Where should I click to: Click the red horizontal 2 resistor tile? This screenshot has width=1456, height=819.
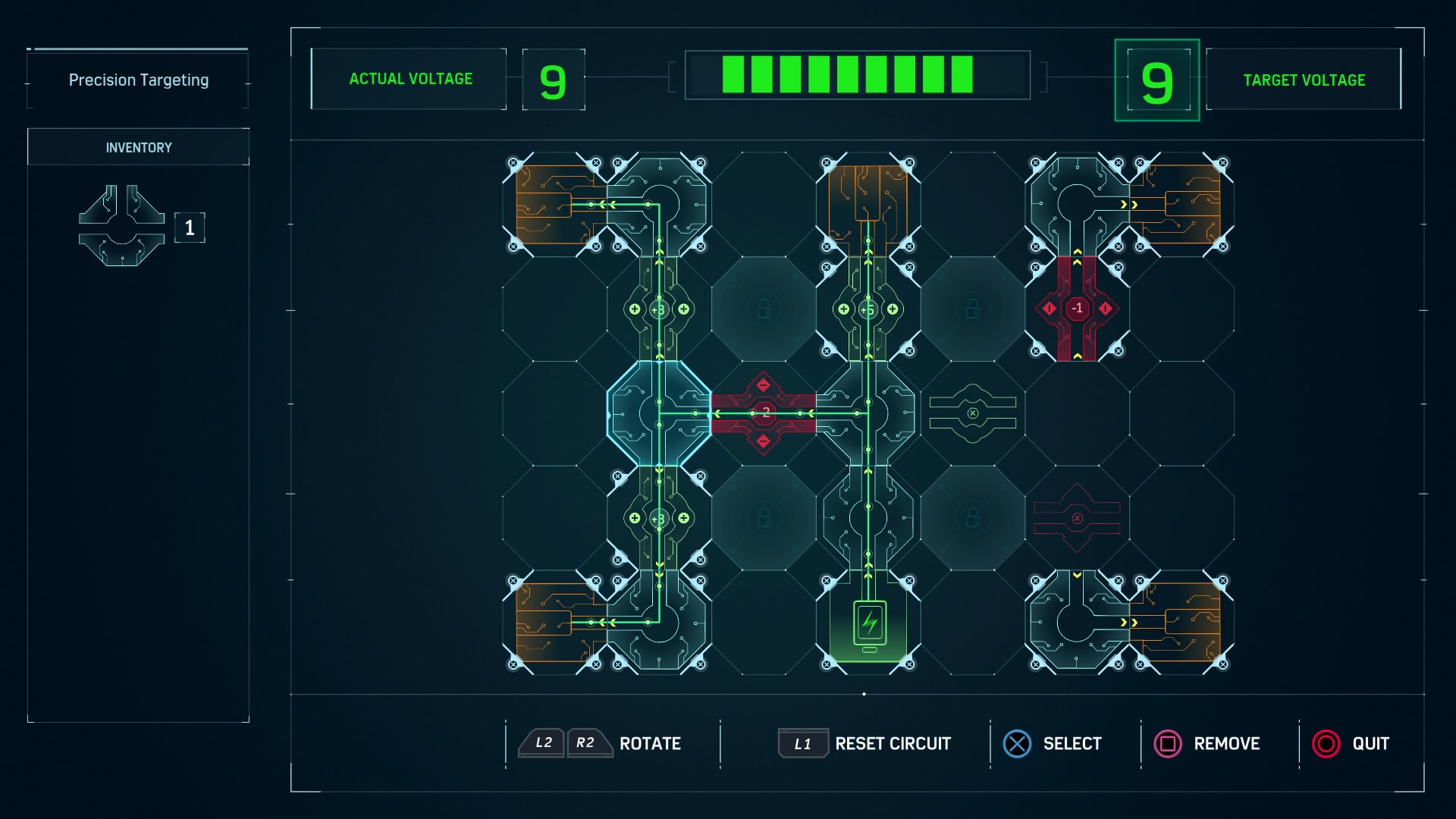(x=764, y=413)
